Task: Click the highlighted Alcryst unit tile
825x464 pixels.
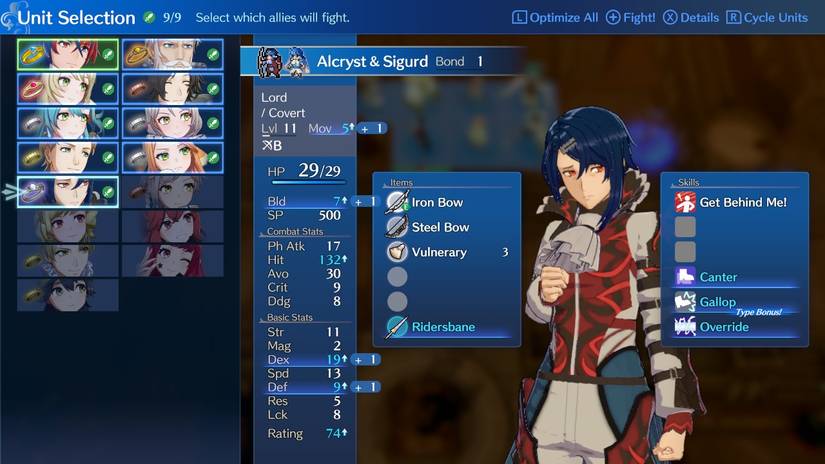Action: coord(67,191)
